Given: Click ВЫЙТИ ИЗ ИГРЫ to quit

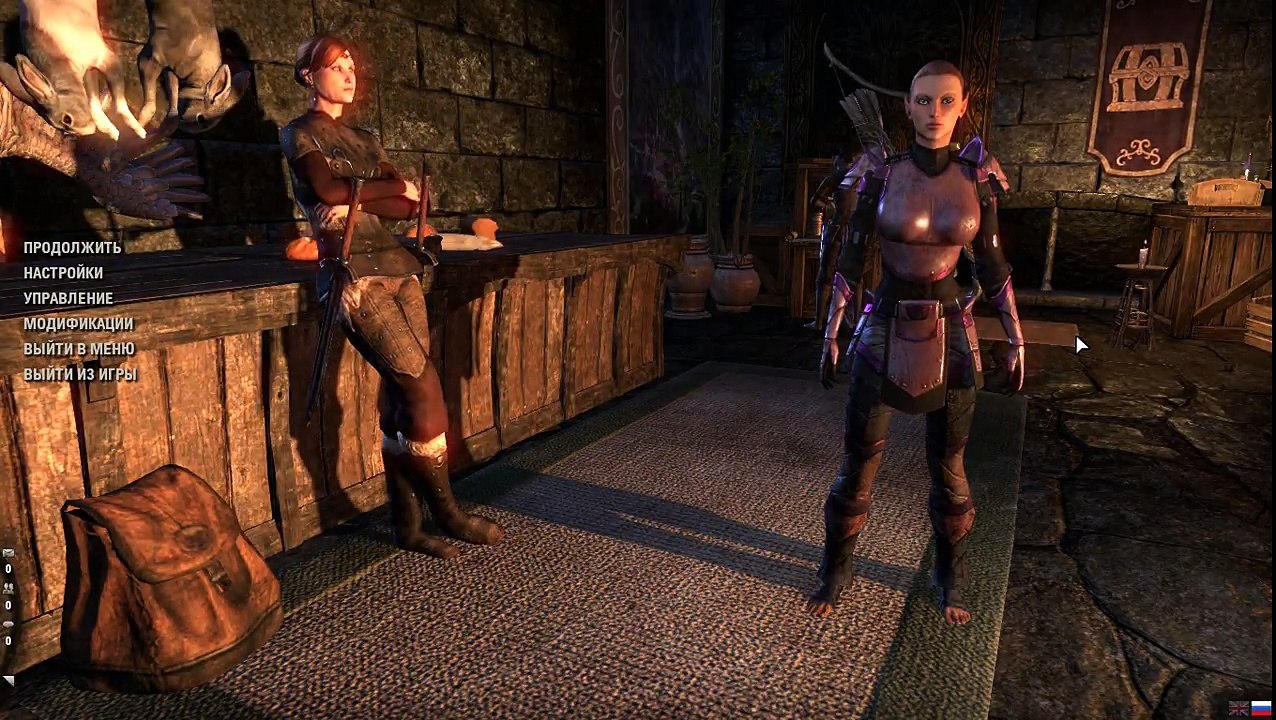Looking at the screenshot, I should [x=80, y=375].
